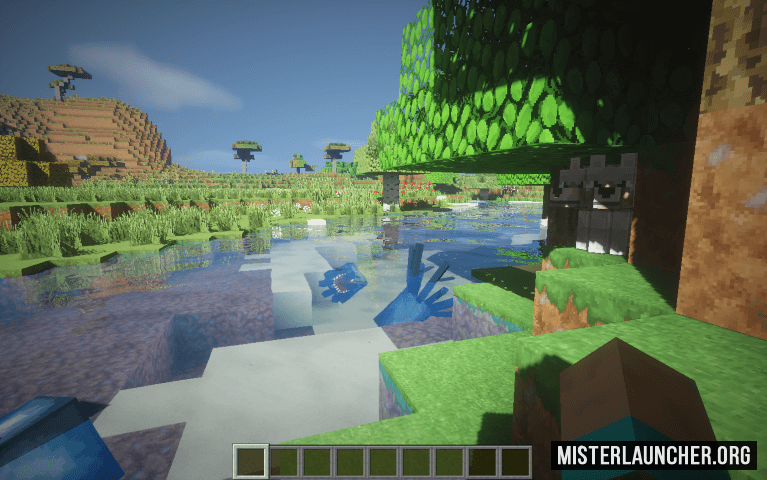The height and width of the screenshot is (480, 767).
Task: Select the highlighted first hotbar slot
Action: 251,462
